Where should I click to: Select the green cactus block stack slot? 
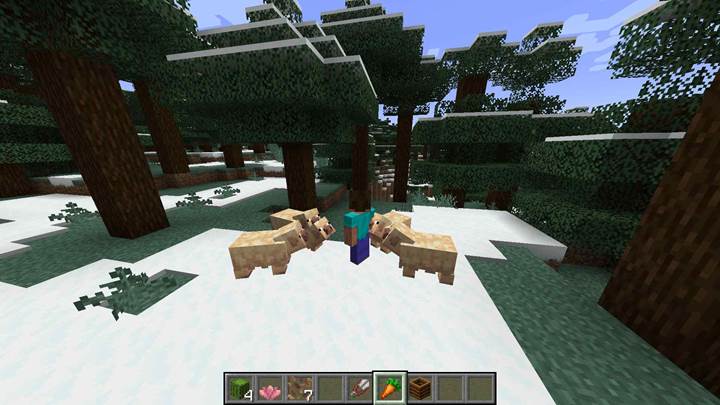point(239,389)
